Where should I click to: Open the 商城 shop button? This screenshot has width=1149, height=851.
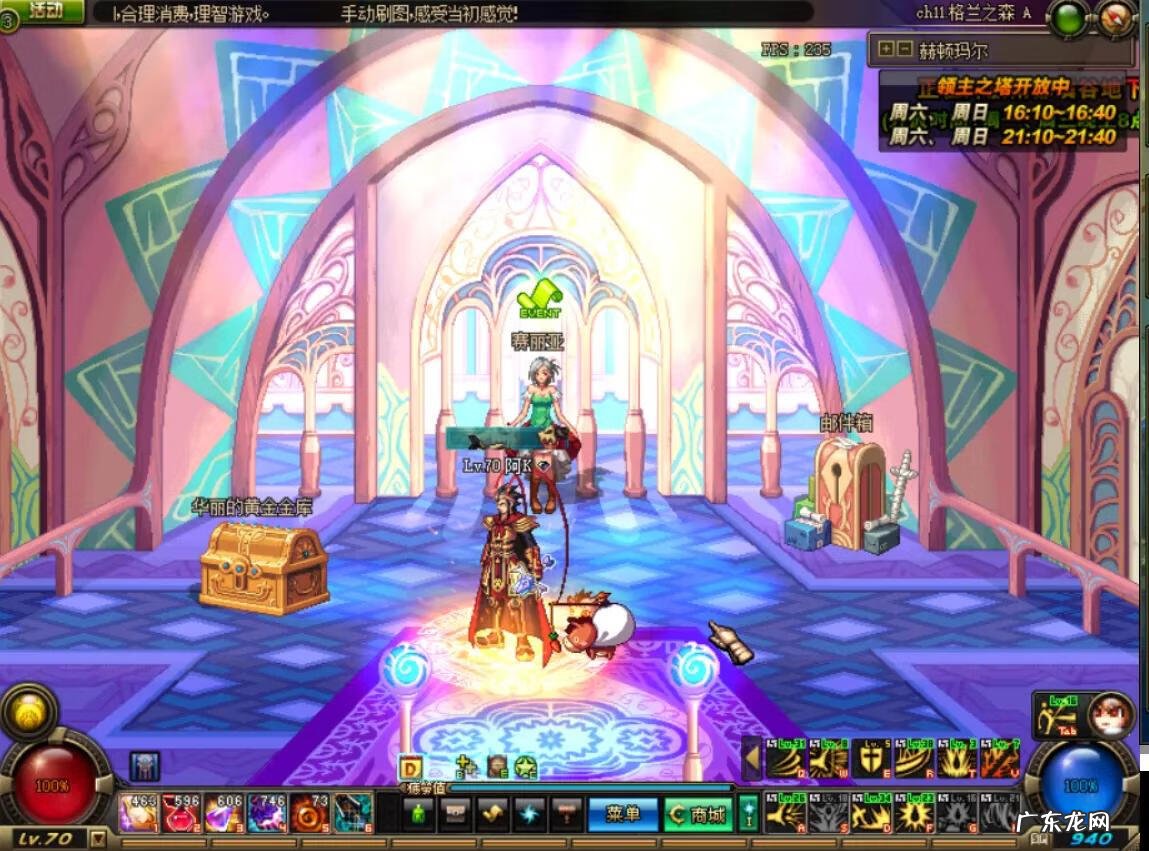tap(698, 815)
